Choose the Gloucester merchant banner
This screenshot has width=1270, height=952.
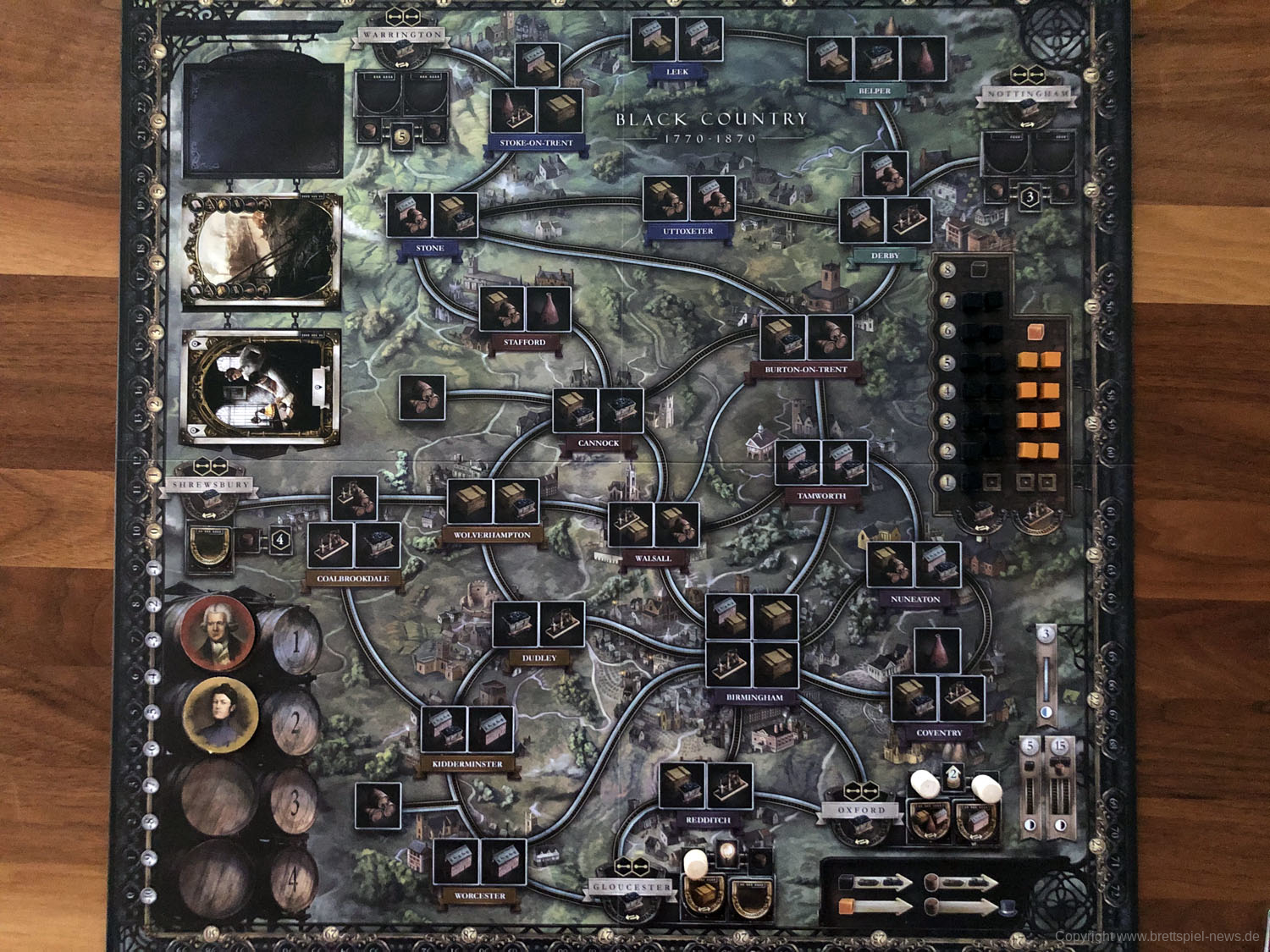coord(632,887)
